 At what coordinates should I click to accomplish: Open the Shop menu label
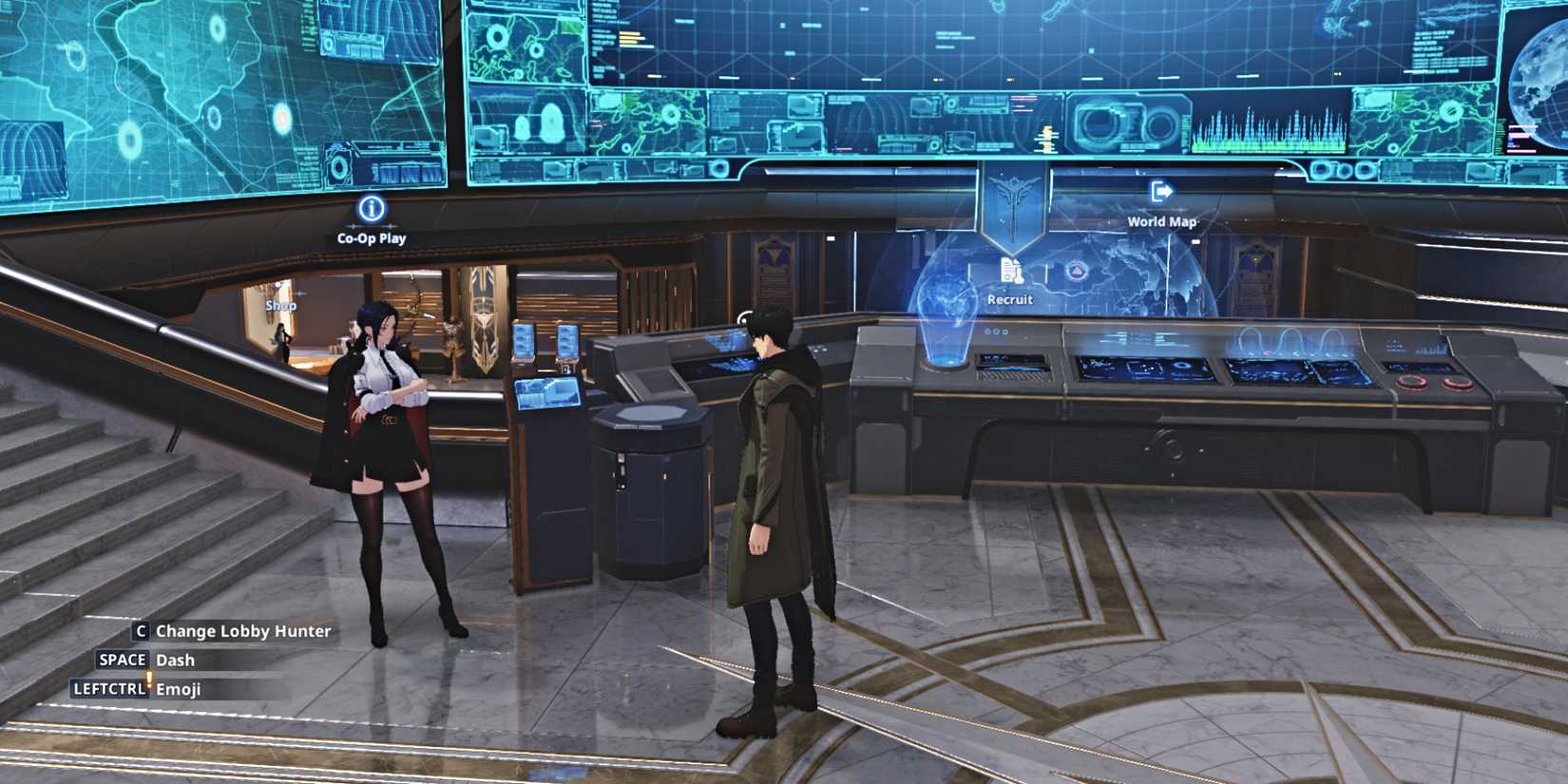tap(281, 305)
